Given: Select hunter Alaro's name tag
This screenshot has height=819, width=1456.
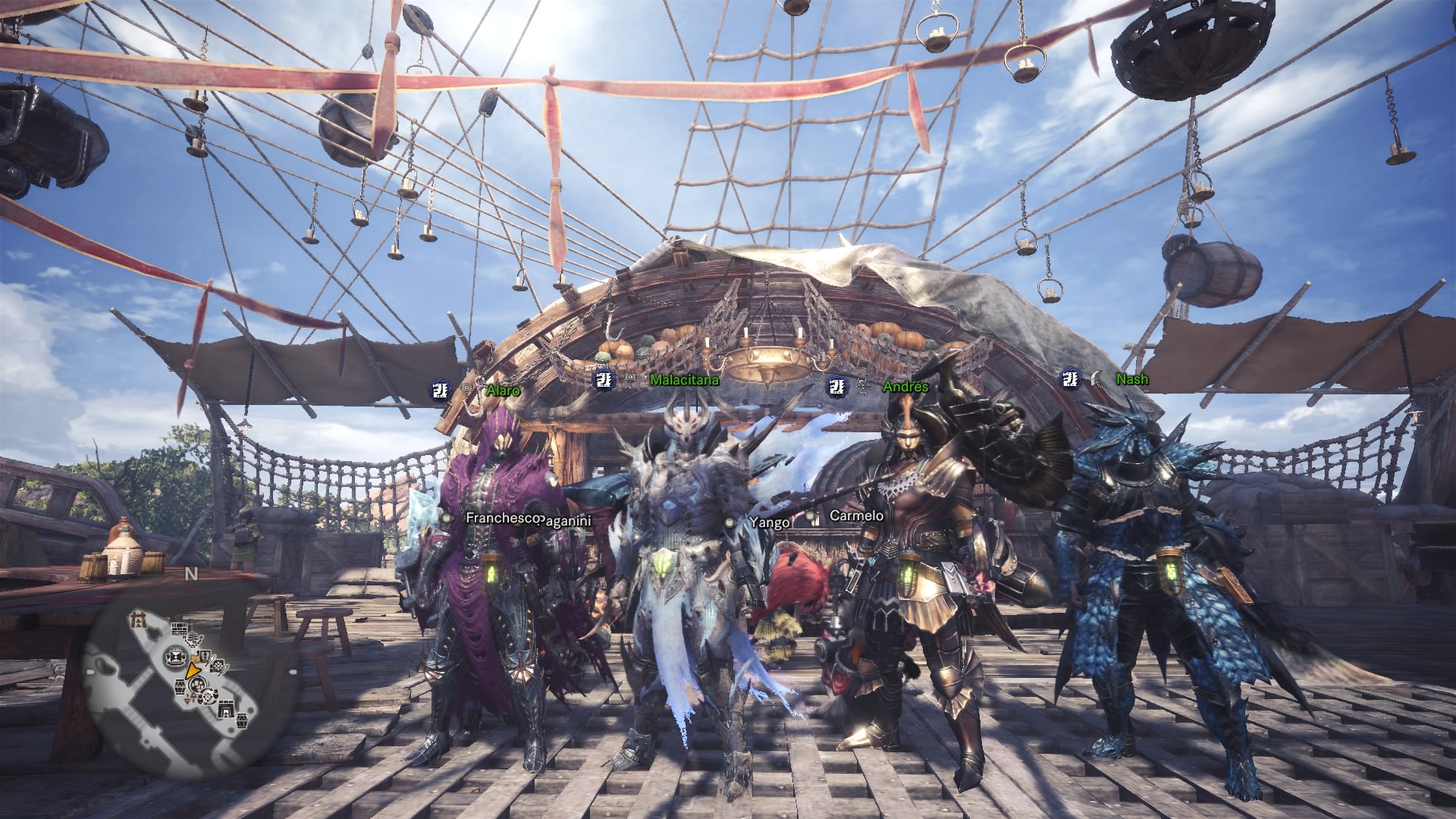Looking at the screenshot, I should (x=504, y=391).
